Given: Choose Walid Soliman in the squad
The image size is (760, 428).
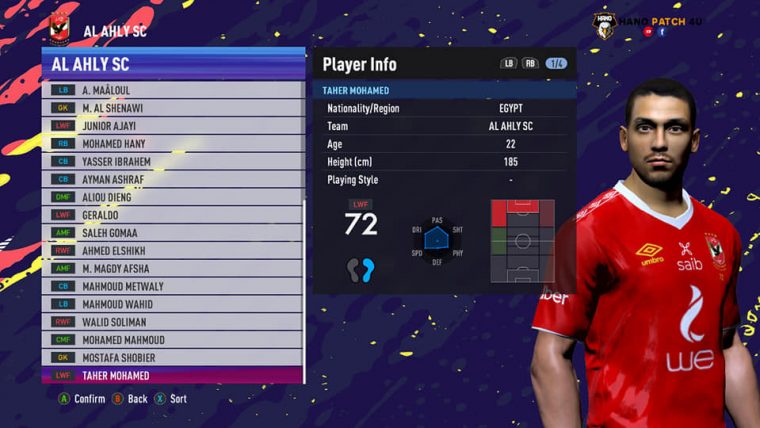Looking at the screenshot, I should click(170, 322).
